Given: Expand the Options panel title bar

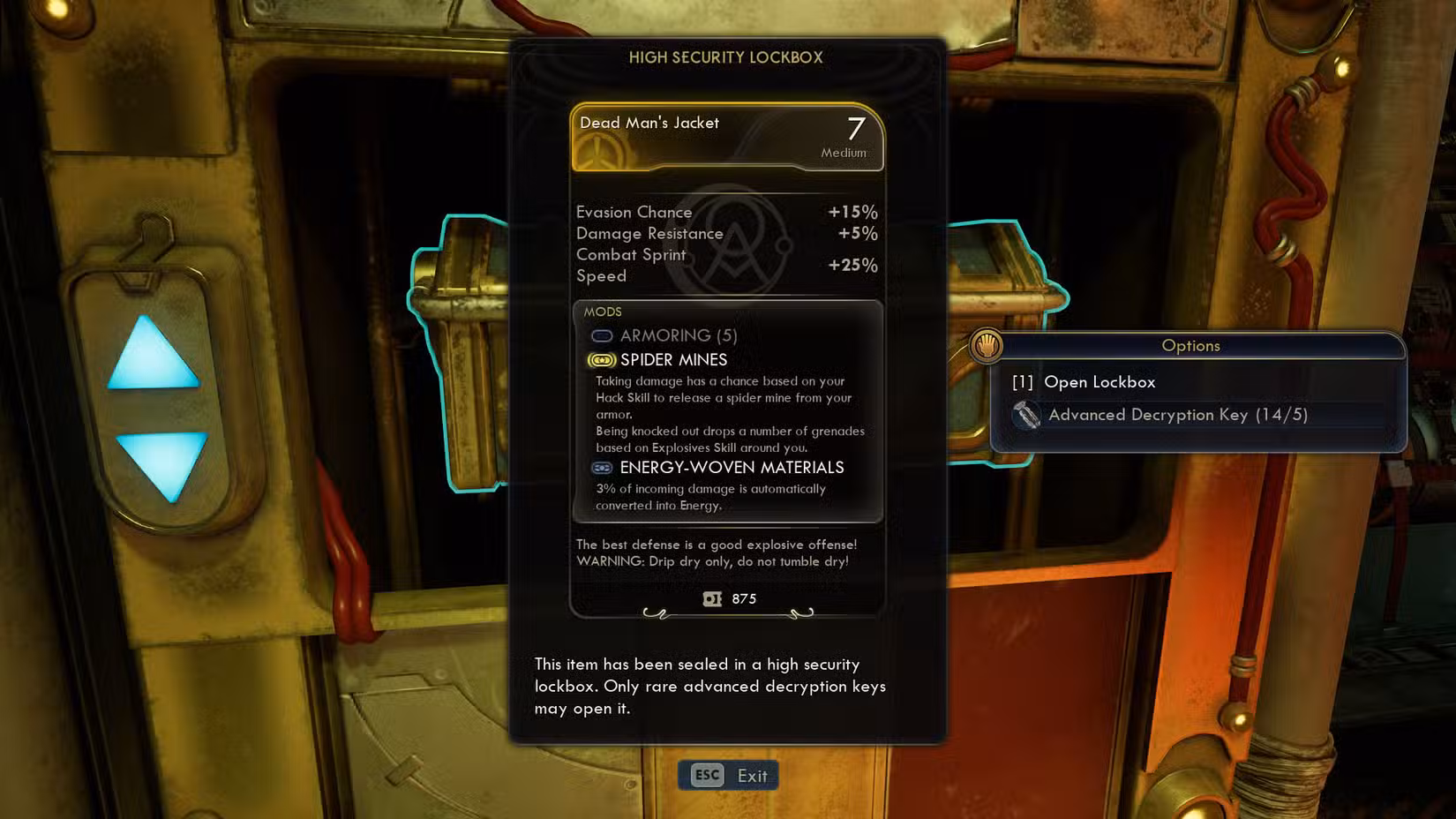Looking at the screenshot, I should pyautogui.click(x=1190, y=345).
